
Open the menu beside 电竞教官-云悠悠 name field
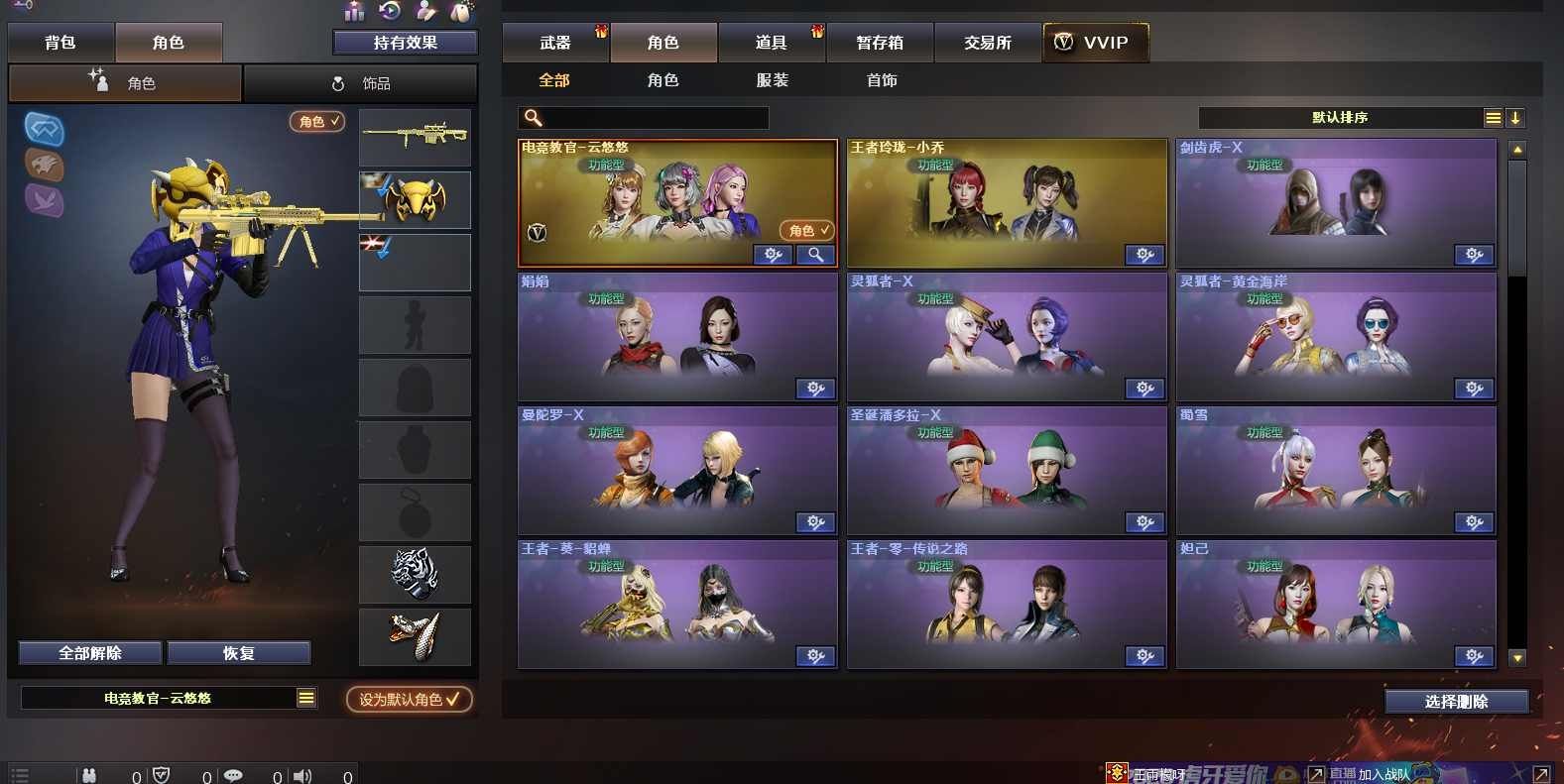[x=306, y=698]
